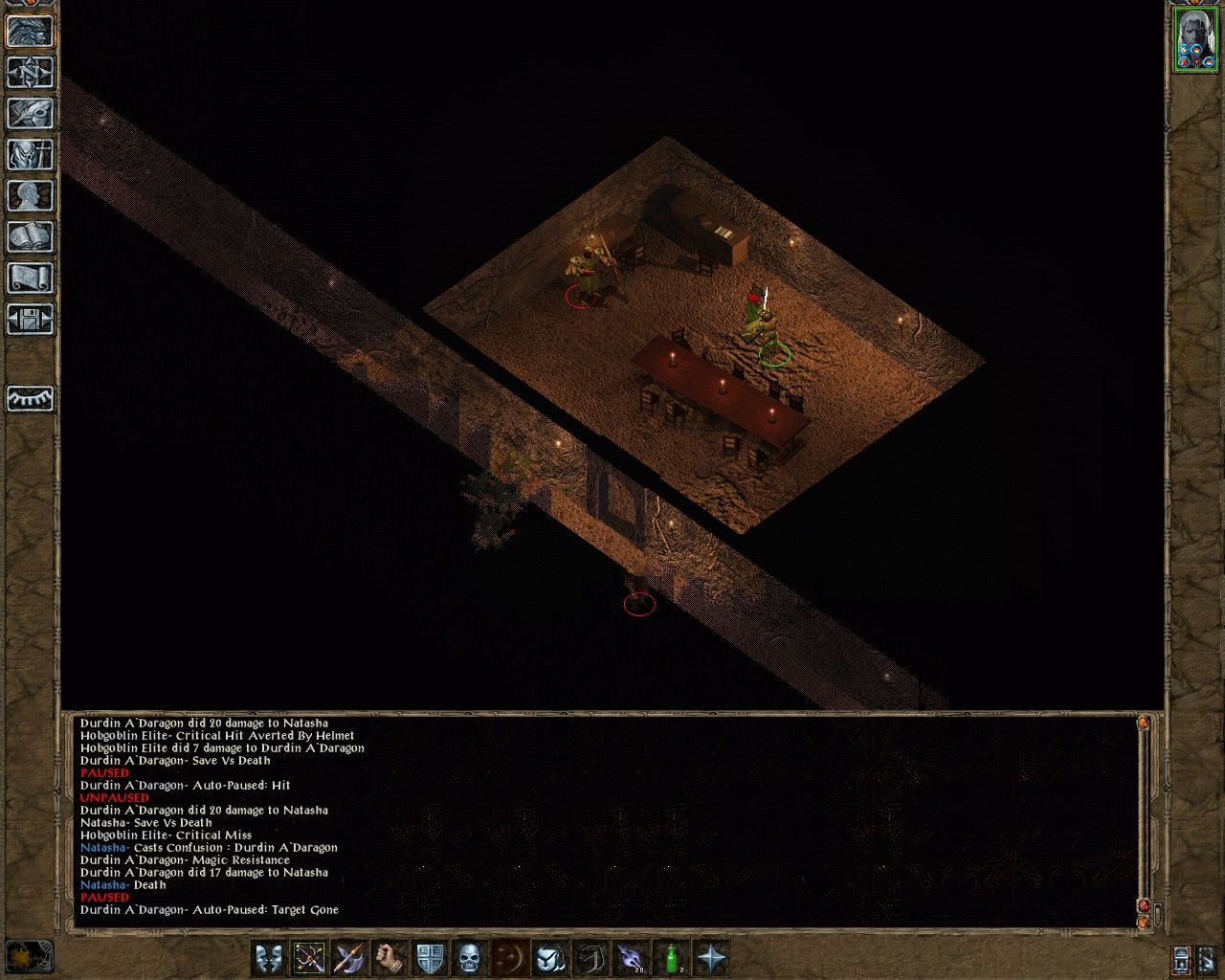Open the journal with quill icon
This screenshot has height=980, width=1225.
click(31, 112)
